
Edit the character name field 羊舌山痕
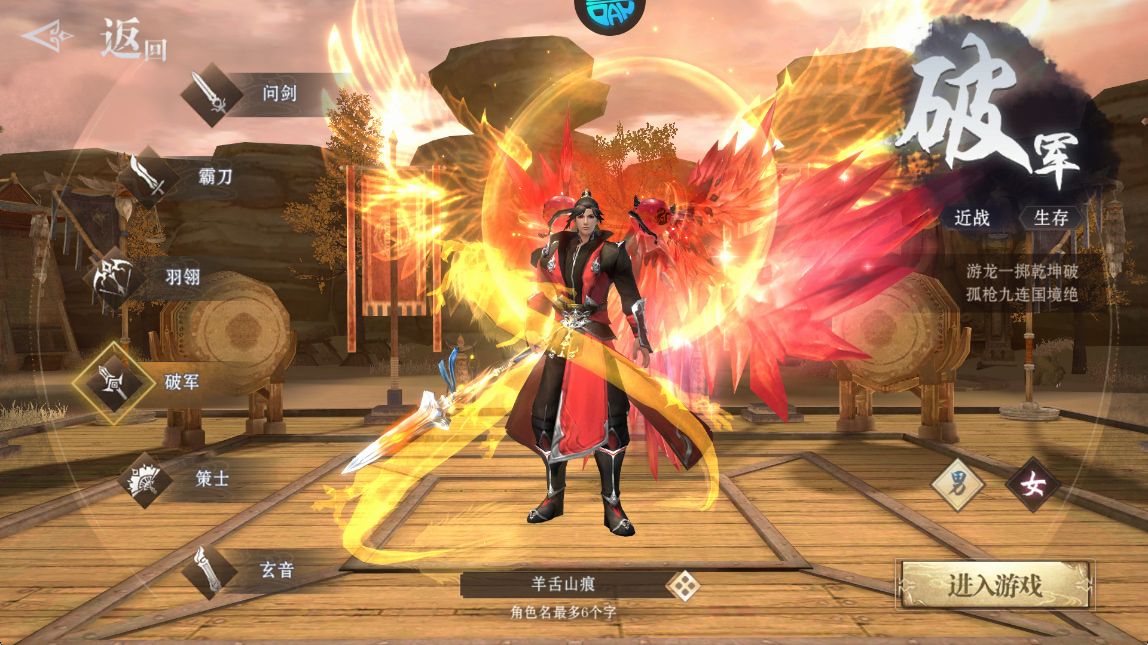coord(563,585)
